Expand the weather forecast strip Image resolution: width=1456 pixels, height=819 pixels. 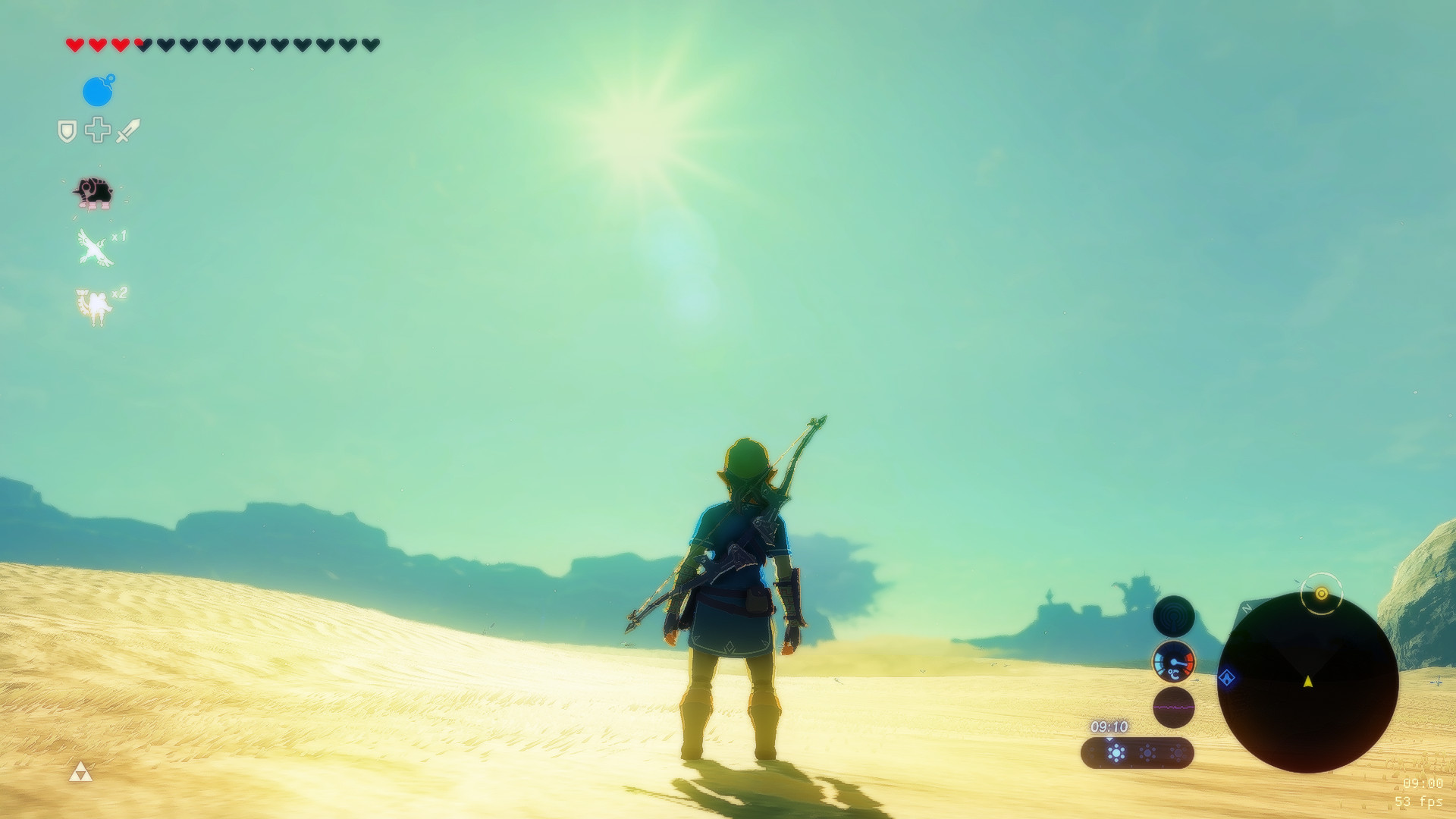(x=1138, y=753)
